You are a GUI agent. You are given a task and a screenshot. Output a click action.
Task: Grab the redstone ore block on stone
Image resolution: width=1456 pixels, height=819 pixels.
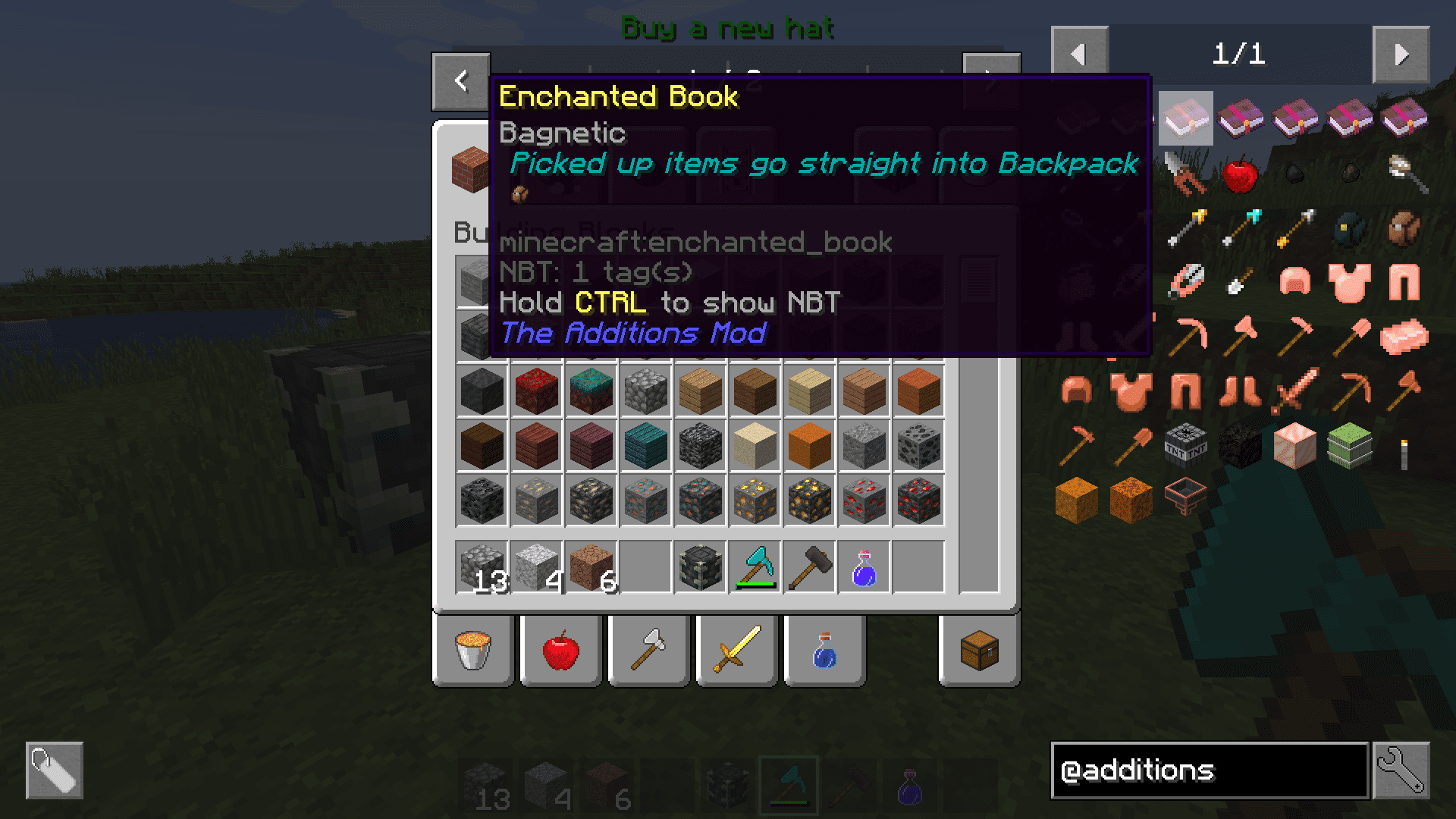click(x=864, y=500)
